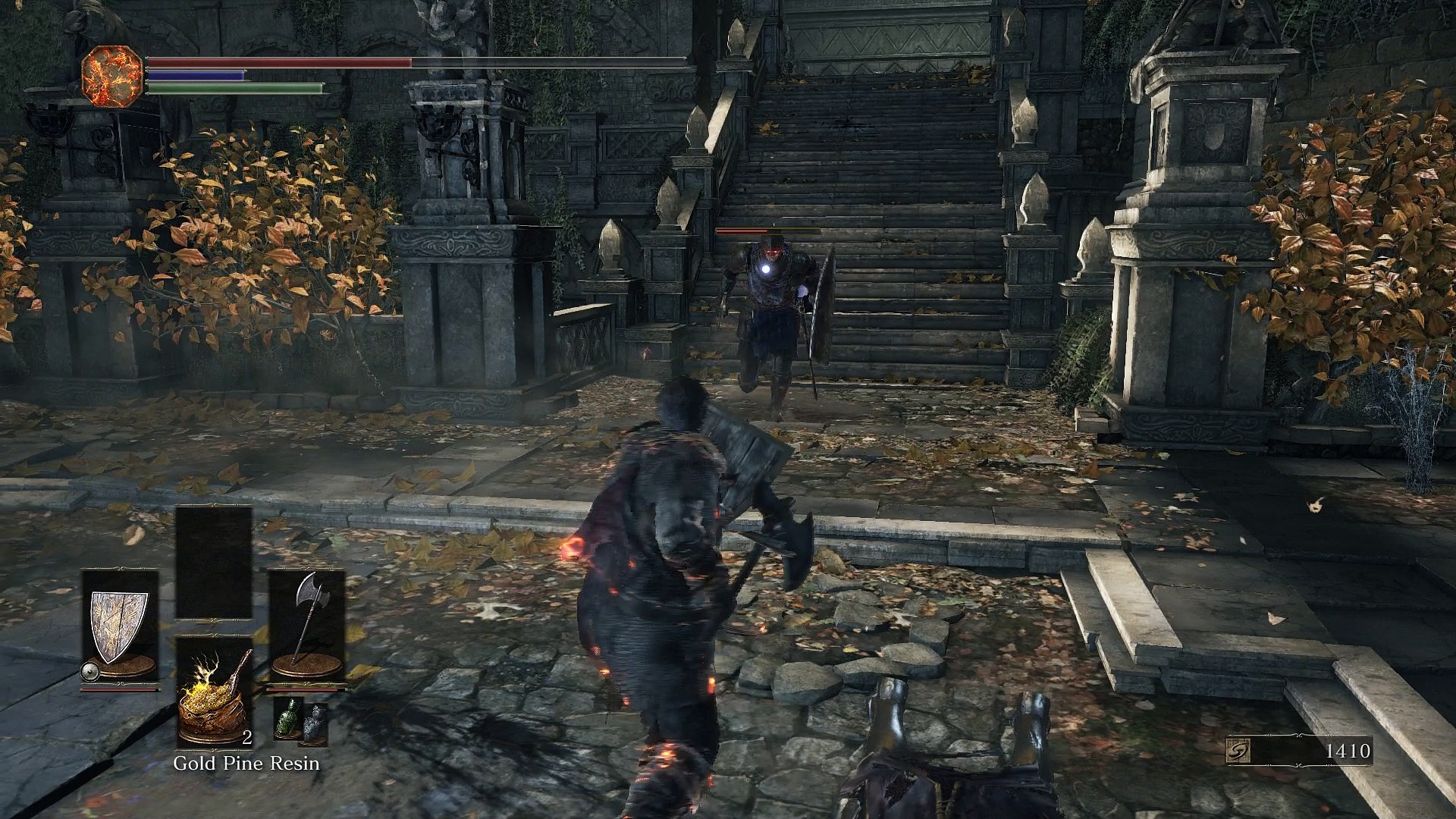Viewport: 1456px width, 819px height.
Task: Click the fiery ember emblem beside the health bar
Action: [111, 76]
